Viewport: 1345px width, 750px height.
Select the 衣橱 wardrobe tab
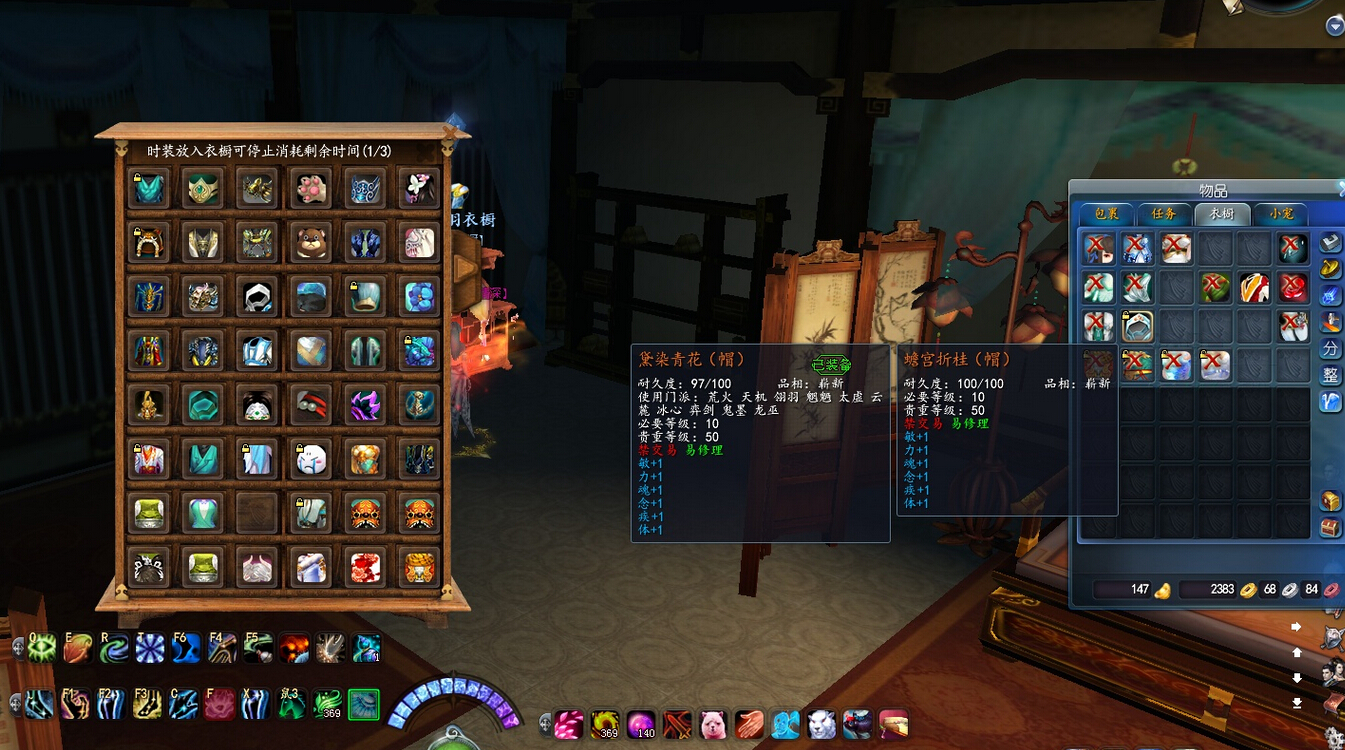1221,213
